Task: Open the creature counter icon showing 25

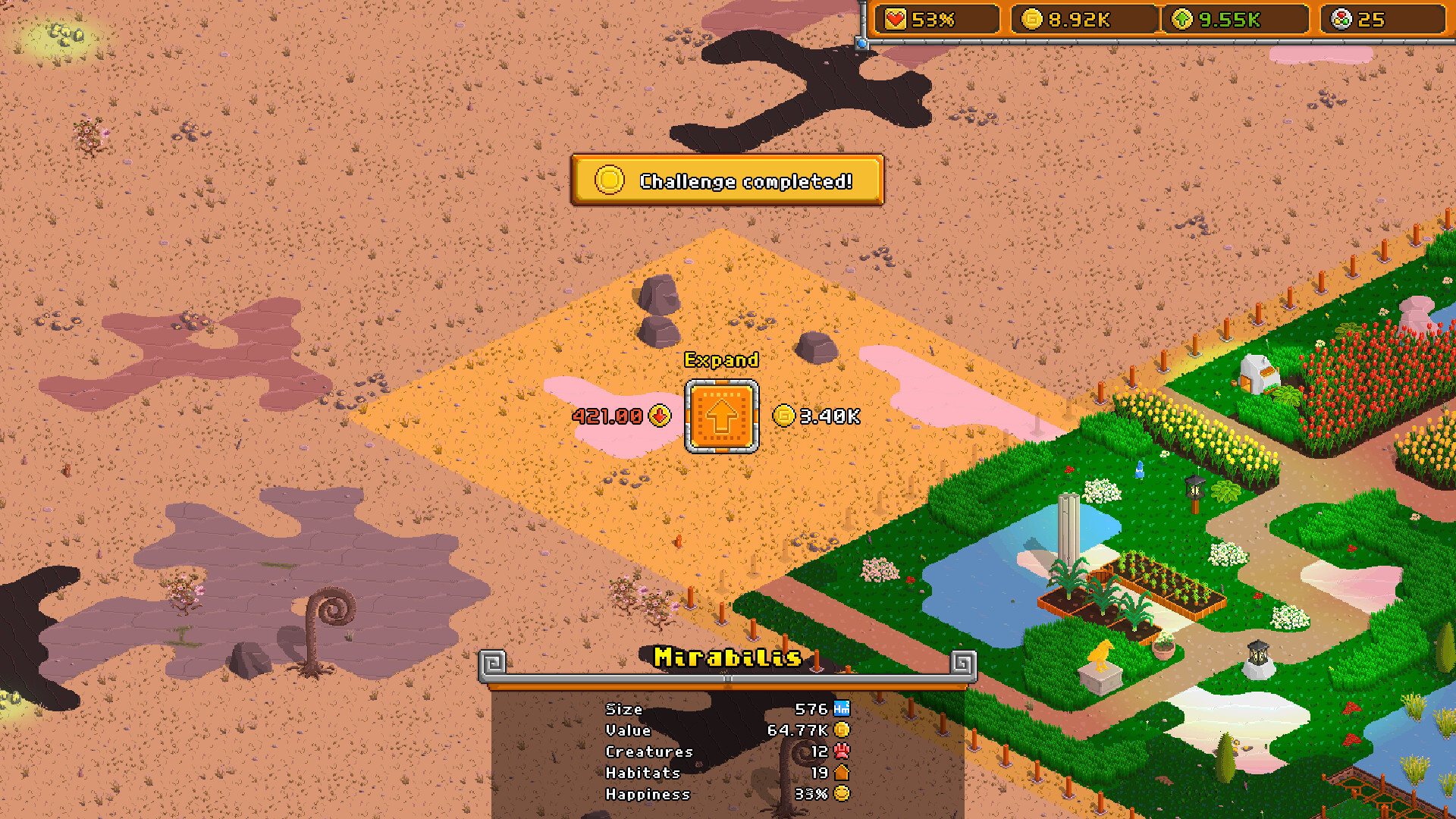Action: point(1340,20)
